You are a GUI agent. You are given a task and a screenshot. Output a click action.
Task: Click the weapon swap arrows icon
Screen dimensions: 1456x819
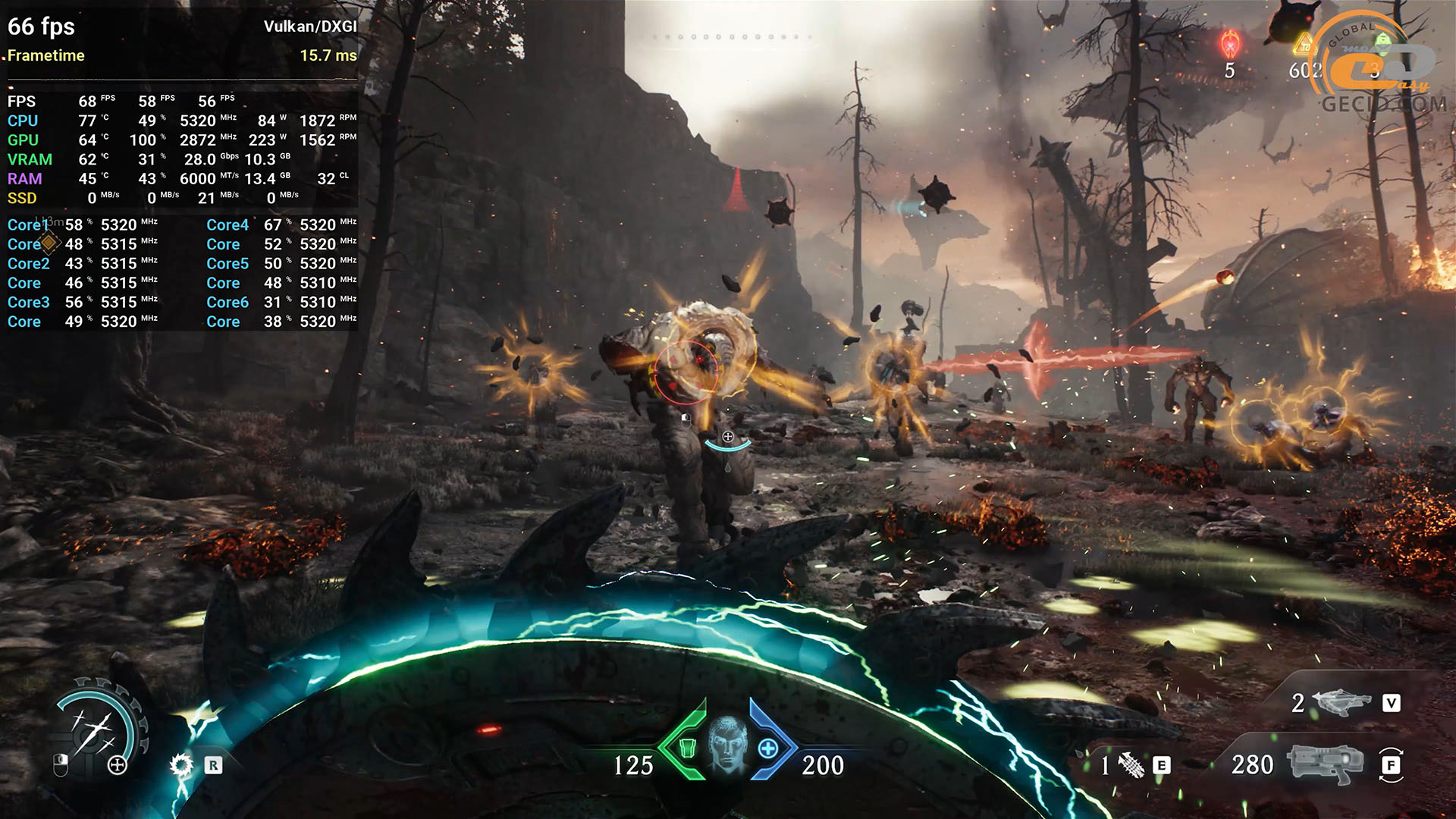click(x=1391, y=764)
